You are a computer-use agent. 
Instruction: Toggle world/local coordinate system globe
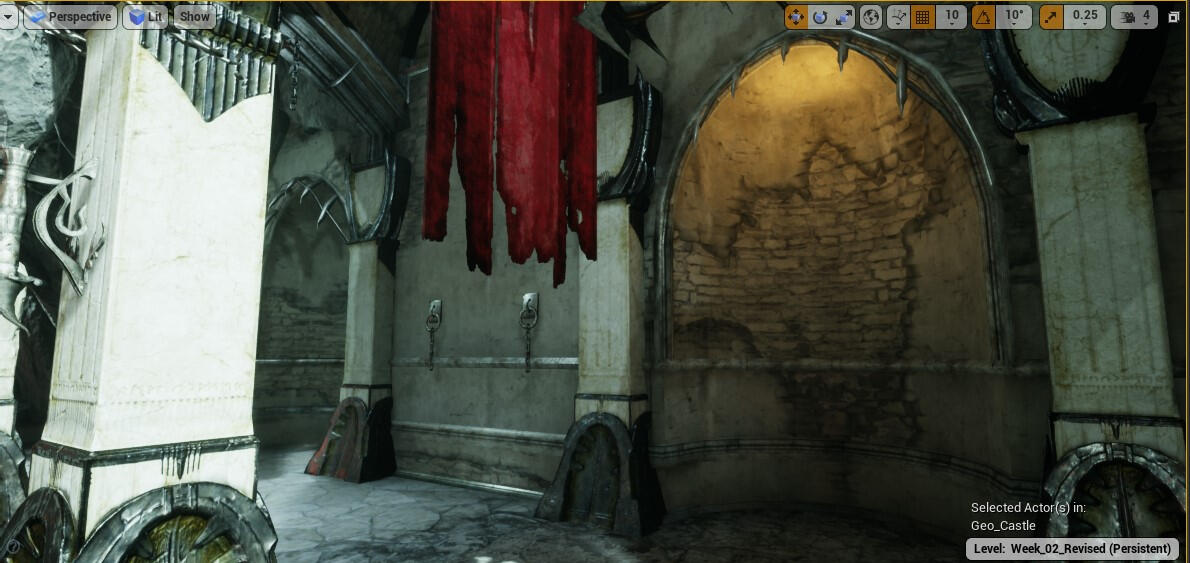click(871, 17)
